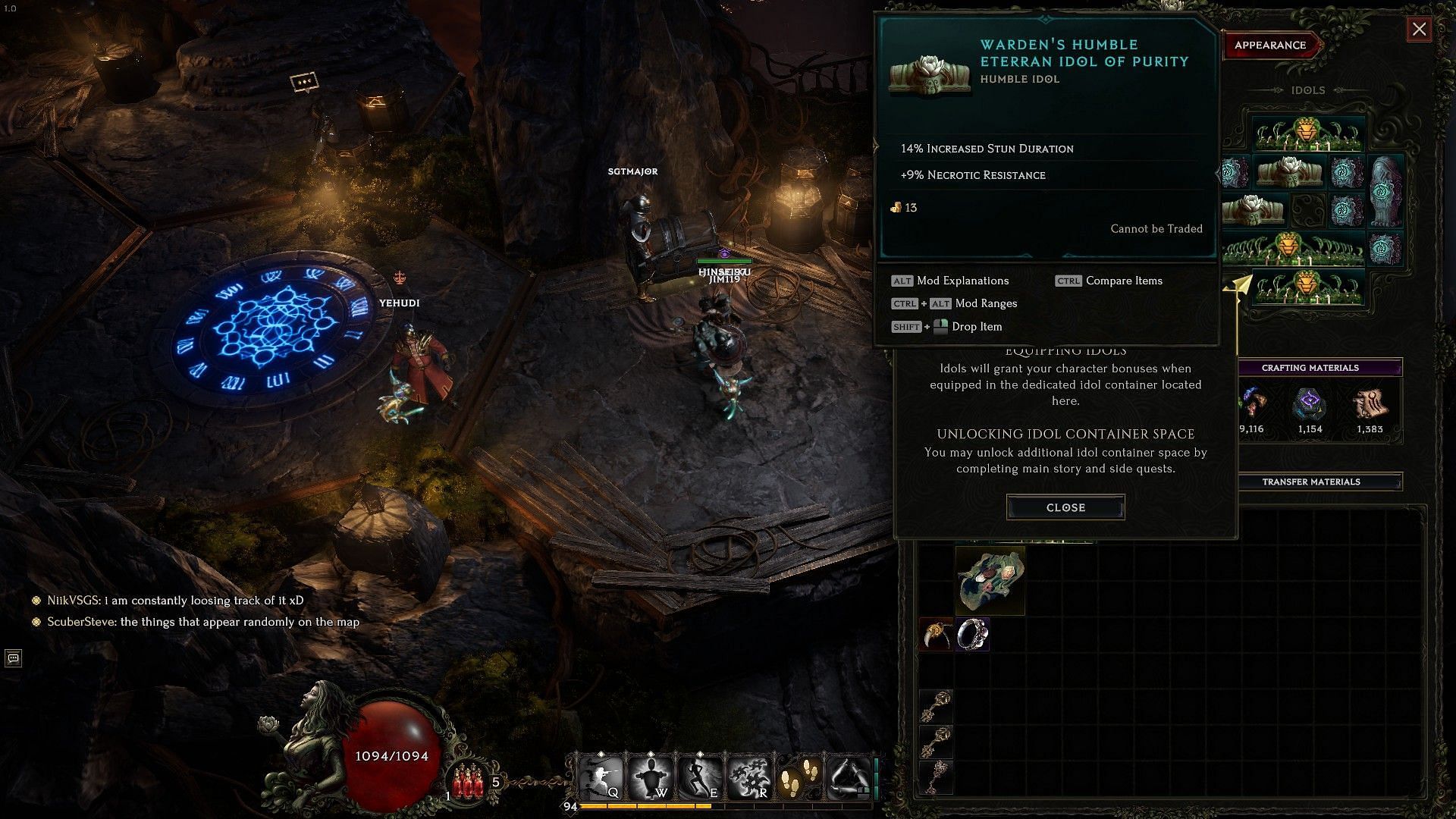Image resolution: width=1456 pixels, height=819 pixels.
Task: Select the silver ring in inventory
Action: [971, 634]
